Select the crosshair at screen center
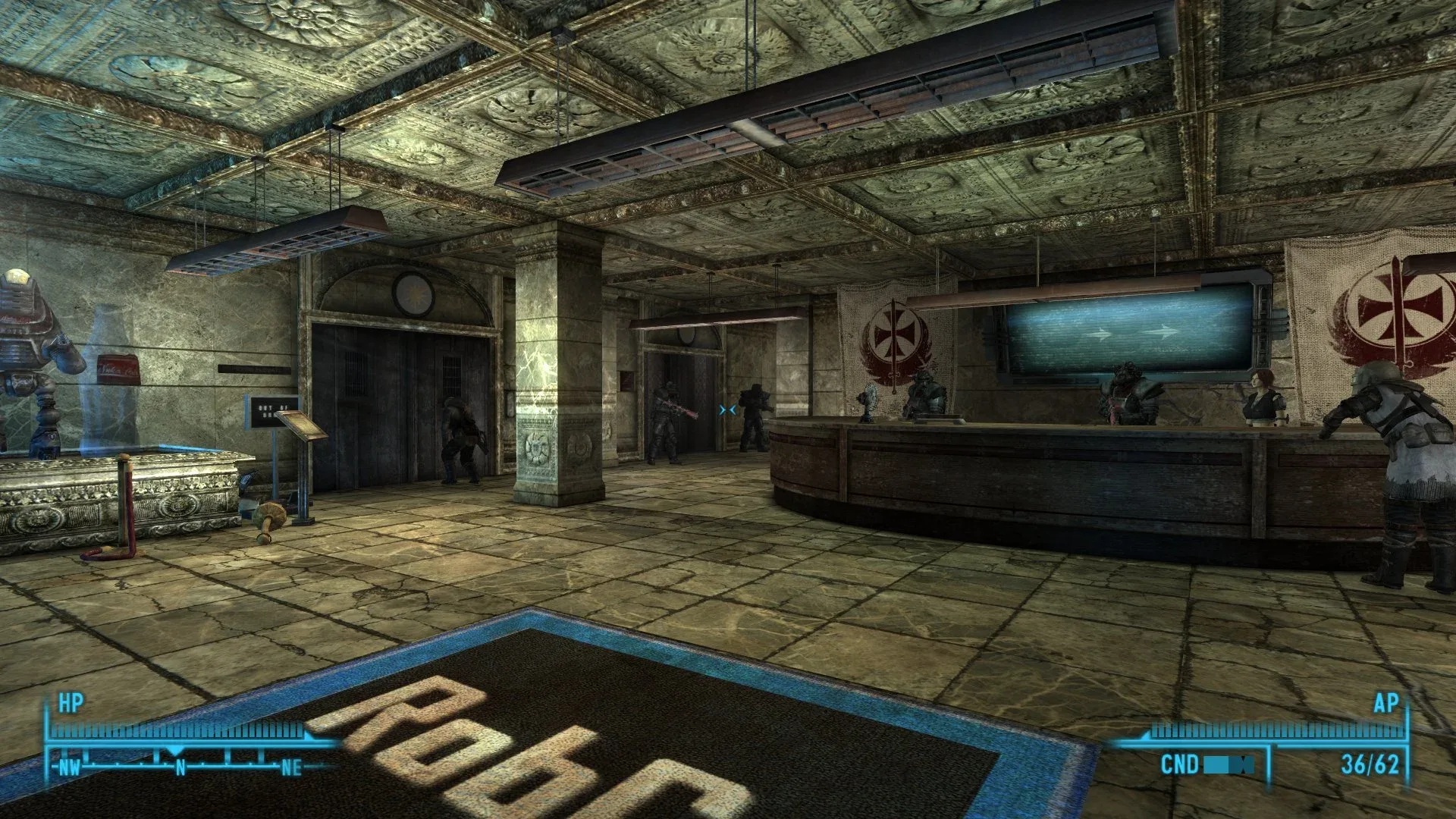Image resolution: width=1456 pixels, height=819 pixels. coord(728,409)
